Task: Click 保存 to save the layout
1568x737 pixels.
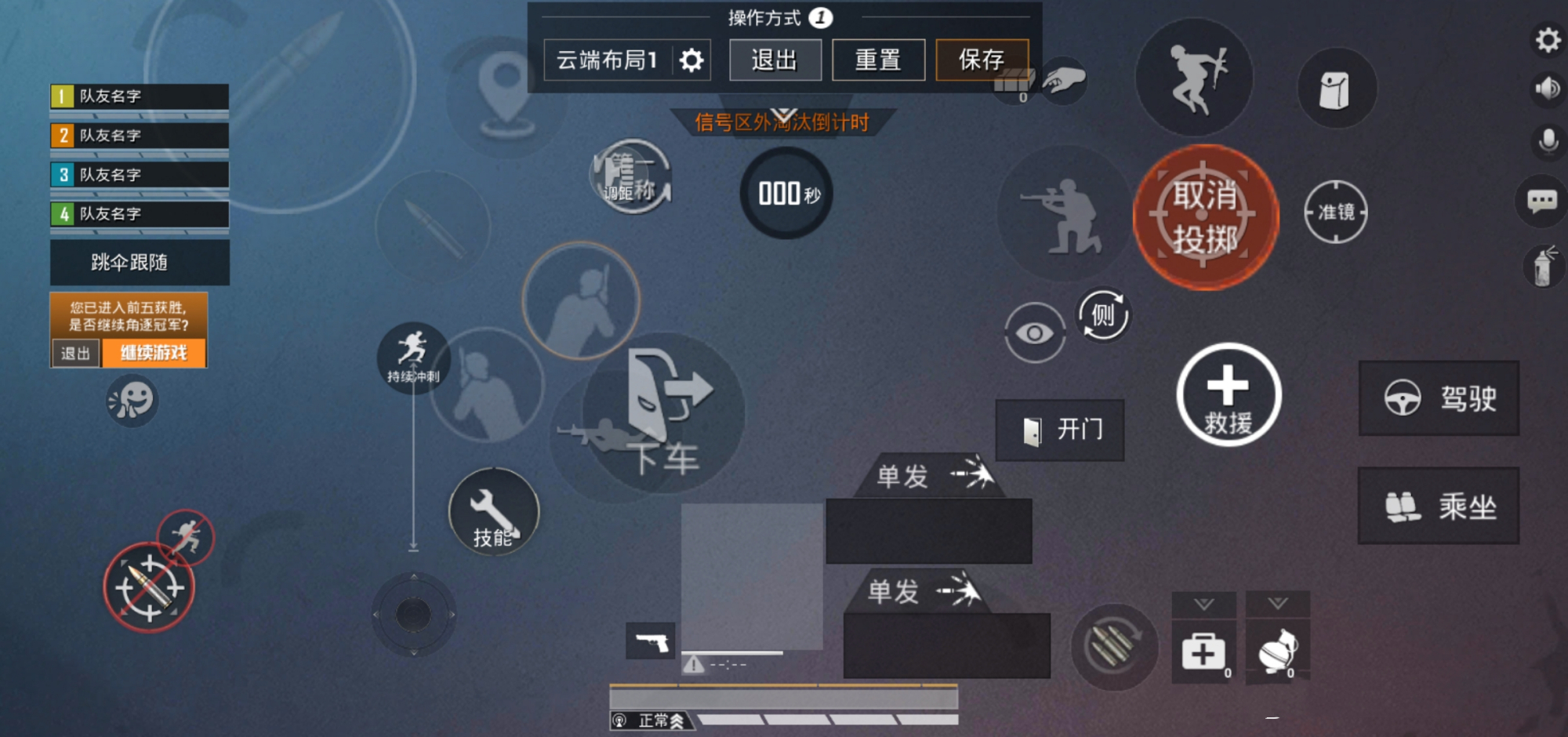Action: tap(982, 58)
